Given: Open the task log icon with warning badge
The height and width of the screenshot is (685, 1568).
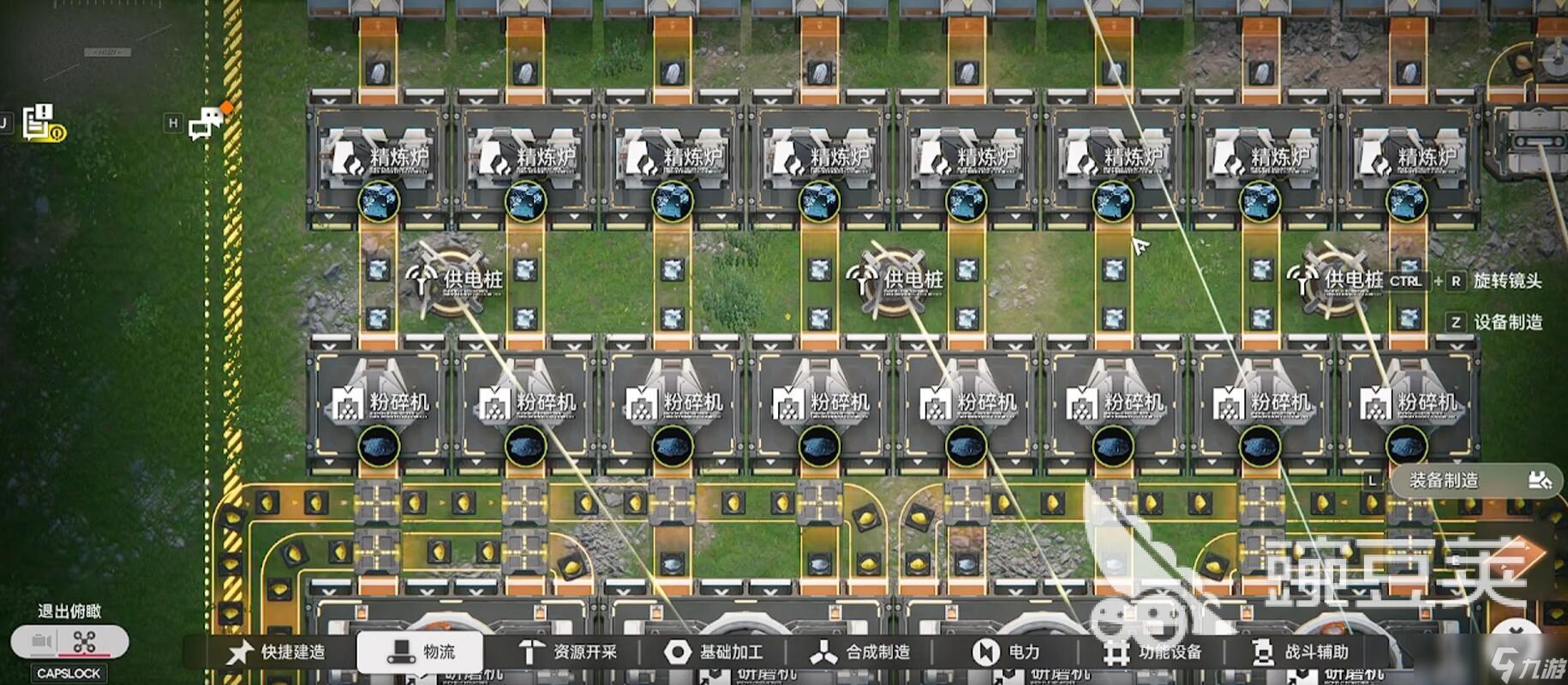Looking at the screenshot, I should point(42,123).
